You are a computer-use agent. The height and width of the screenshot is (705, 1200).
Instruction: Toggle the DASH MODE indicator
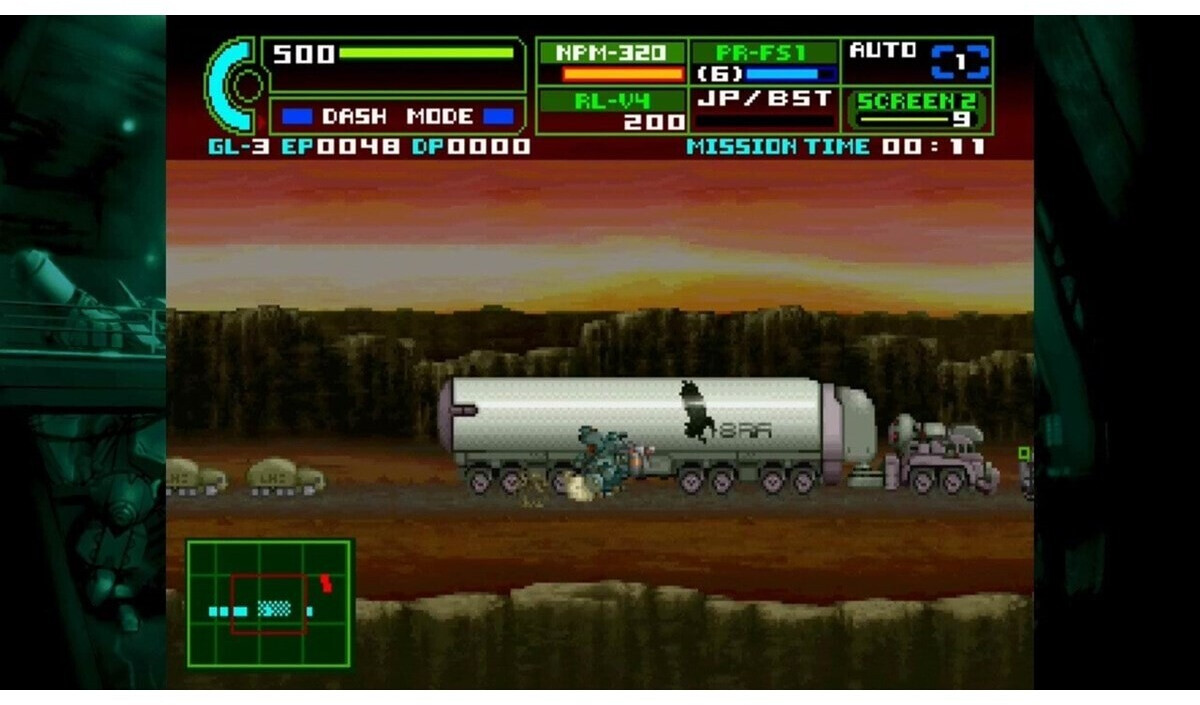point(397,116)
